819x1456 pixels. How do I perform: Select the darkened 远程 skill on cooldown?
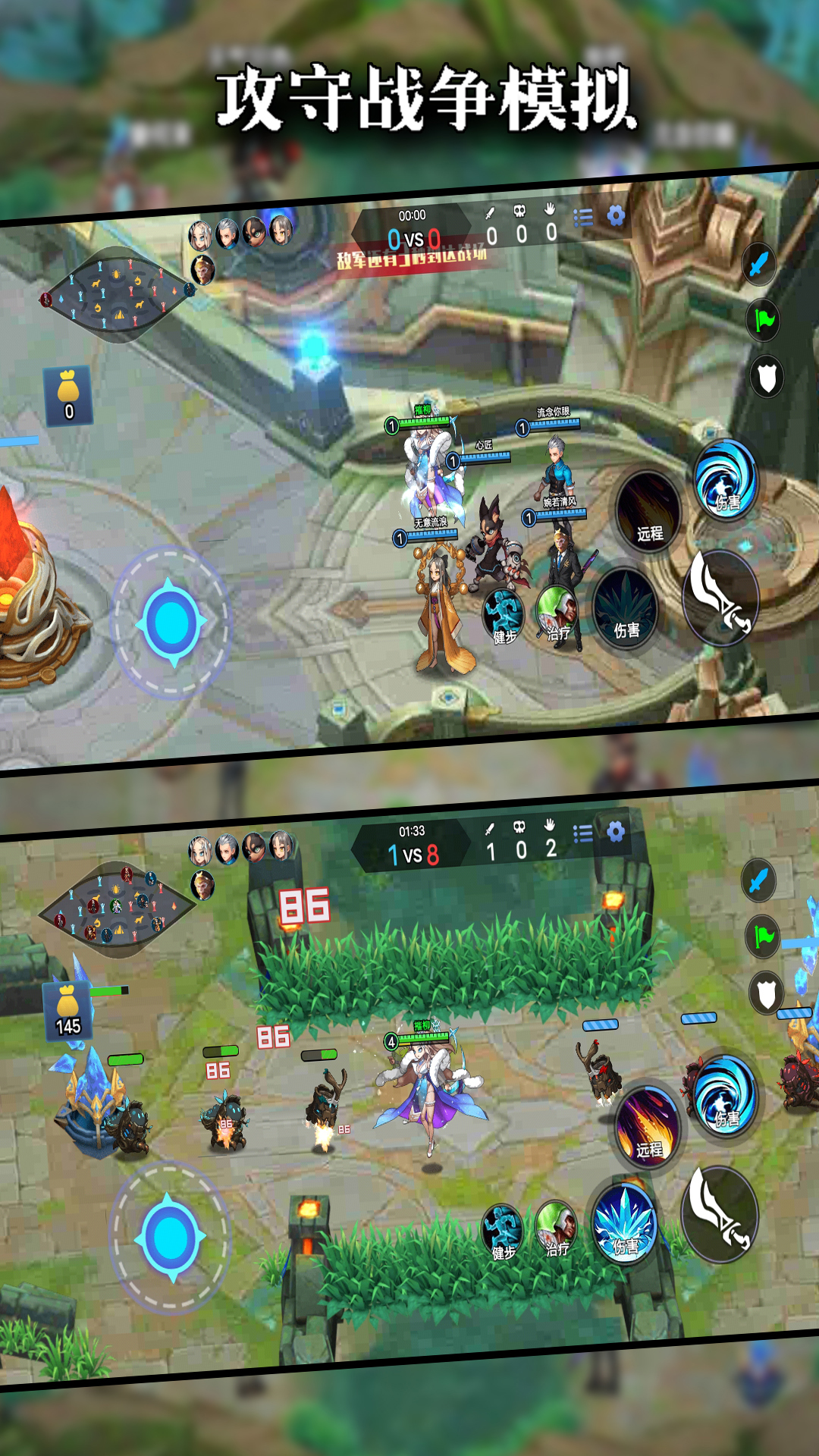[x=648, y=510]
